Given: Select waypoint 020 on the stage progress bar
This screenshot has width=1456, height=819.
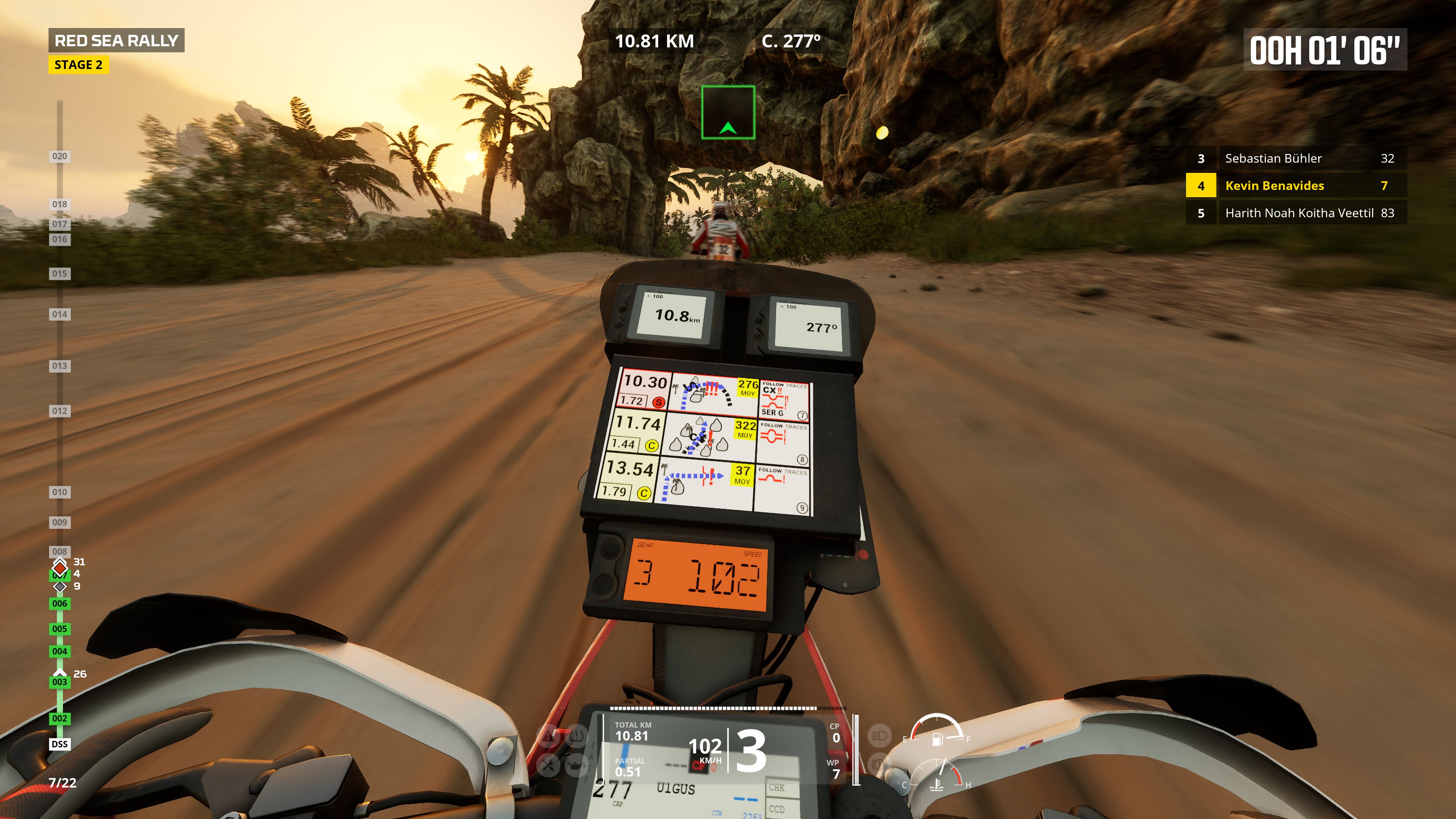Looking at the screenshot, I should [x=60, y=157].
